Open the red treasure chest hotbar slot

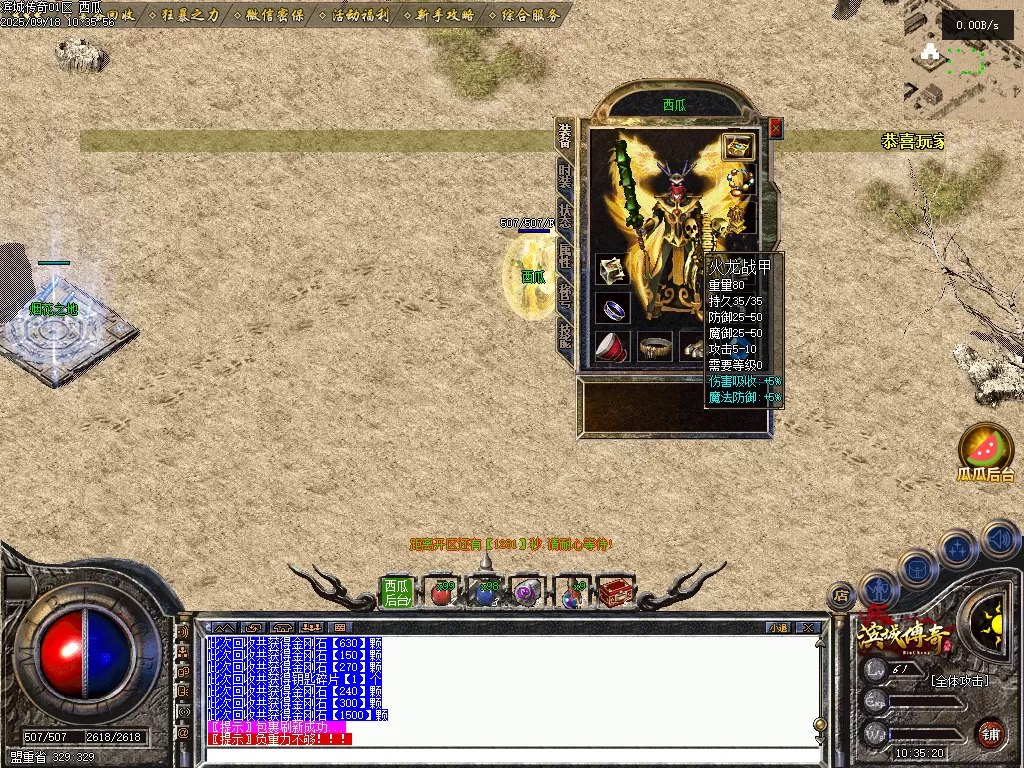(616, 593)
